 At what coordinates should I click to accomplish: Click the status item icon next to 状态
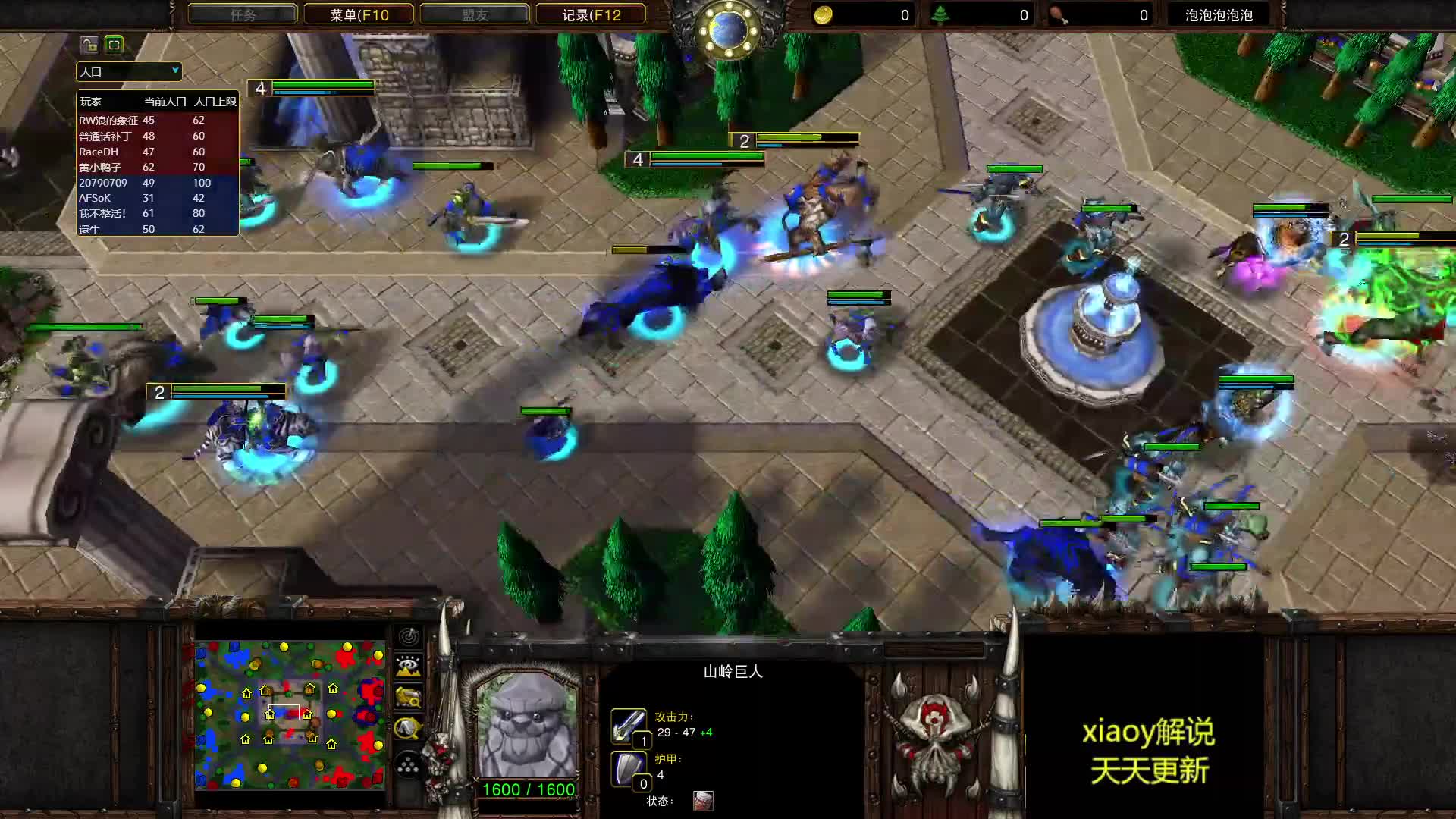point(704,801)
